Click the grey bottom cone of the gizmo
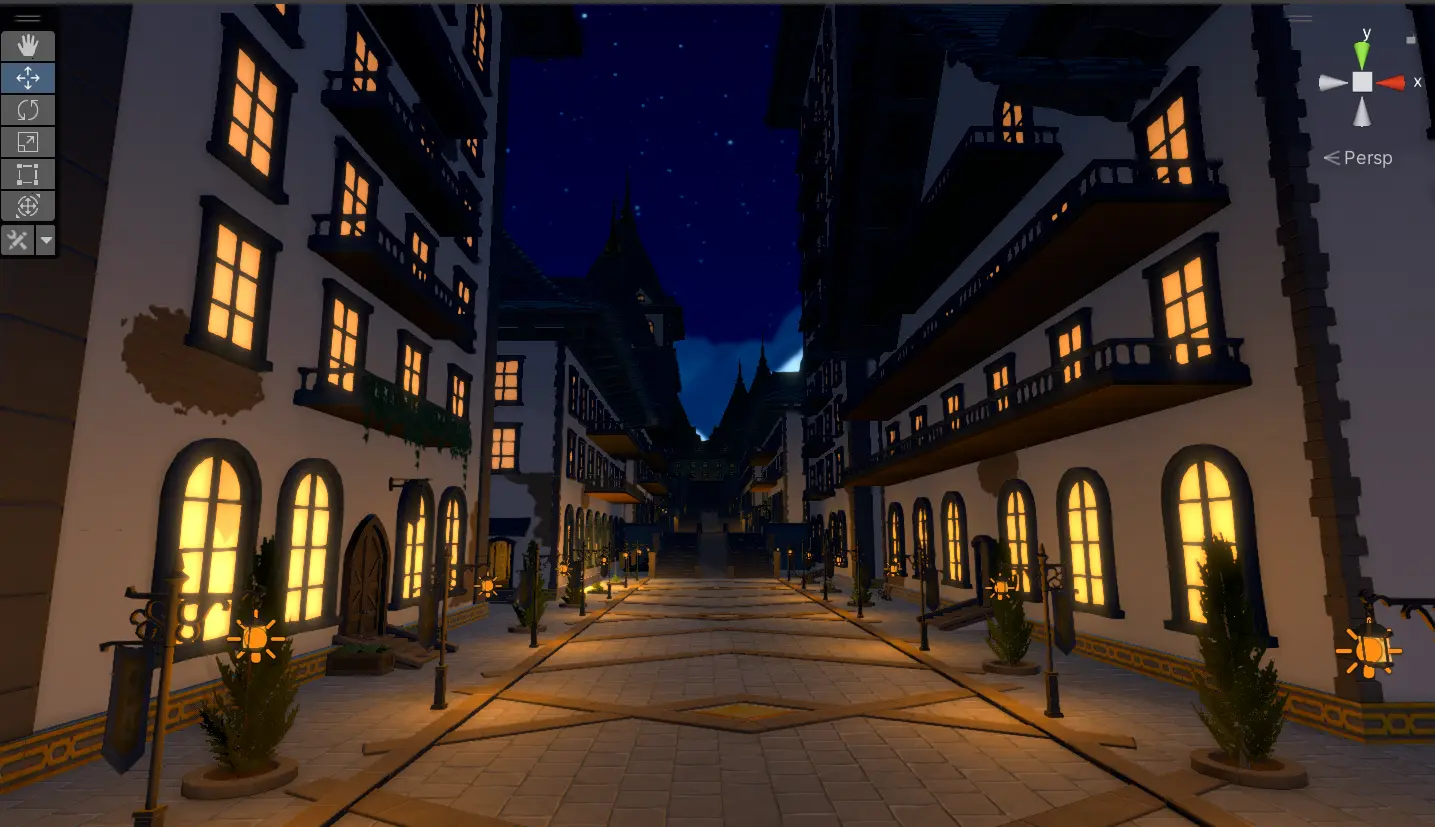The image size is (1435, 827). click(x=1362, y=112)
